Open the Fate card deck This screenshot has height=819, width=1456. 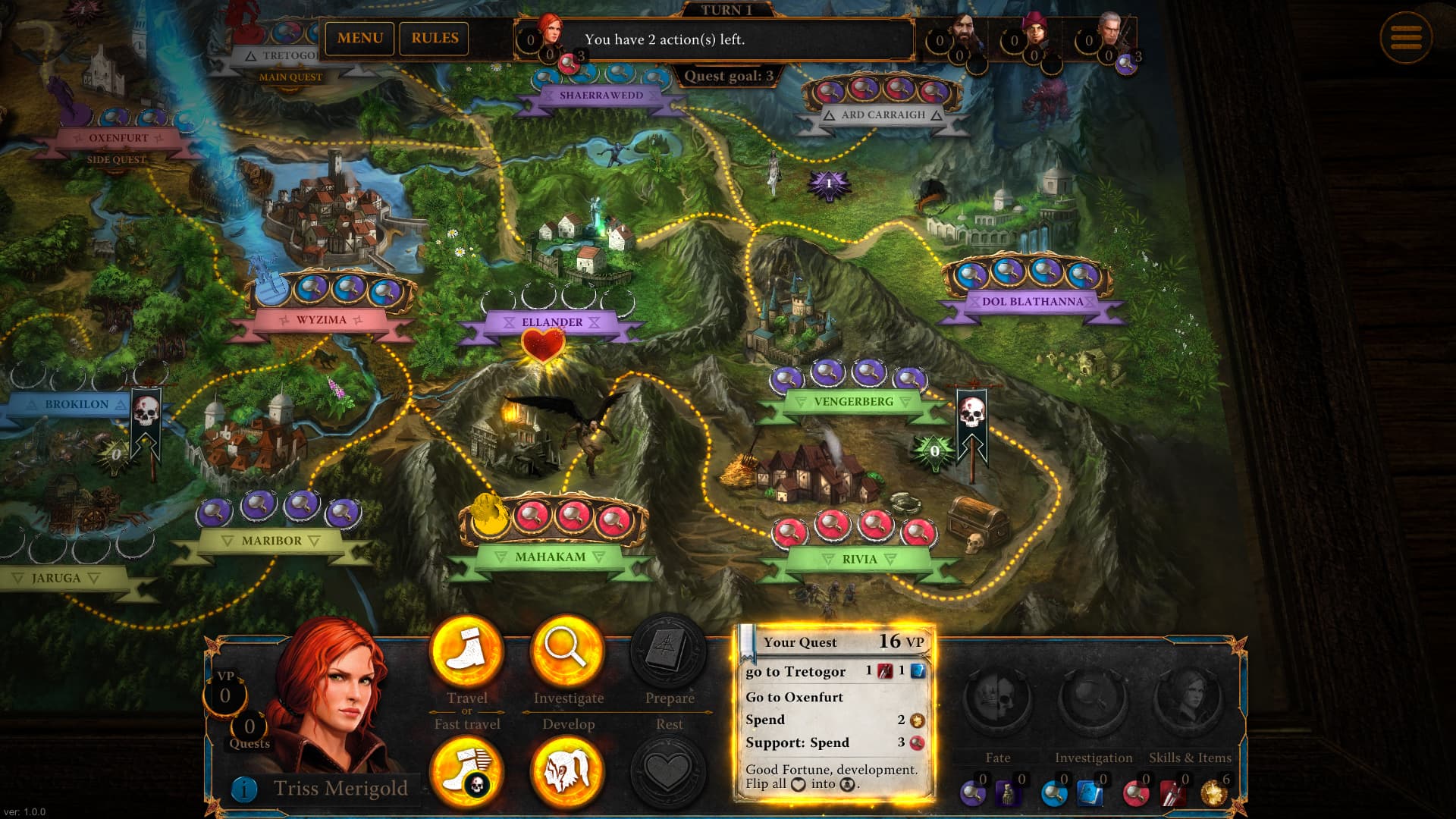point(998,704)
